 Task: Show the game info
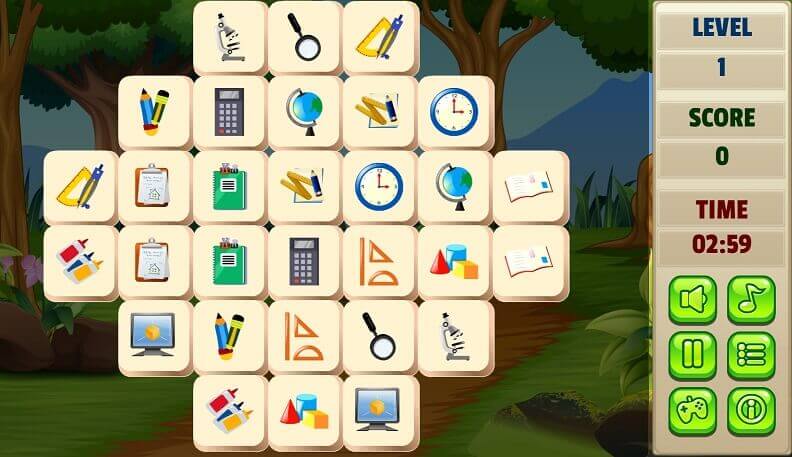[751, 411]
